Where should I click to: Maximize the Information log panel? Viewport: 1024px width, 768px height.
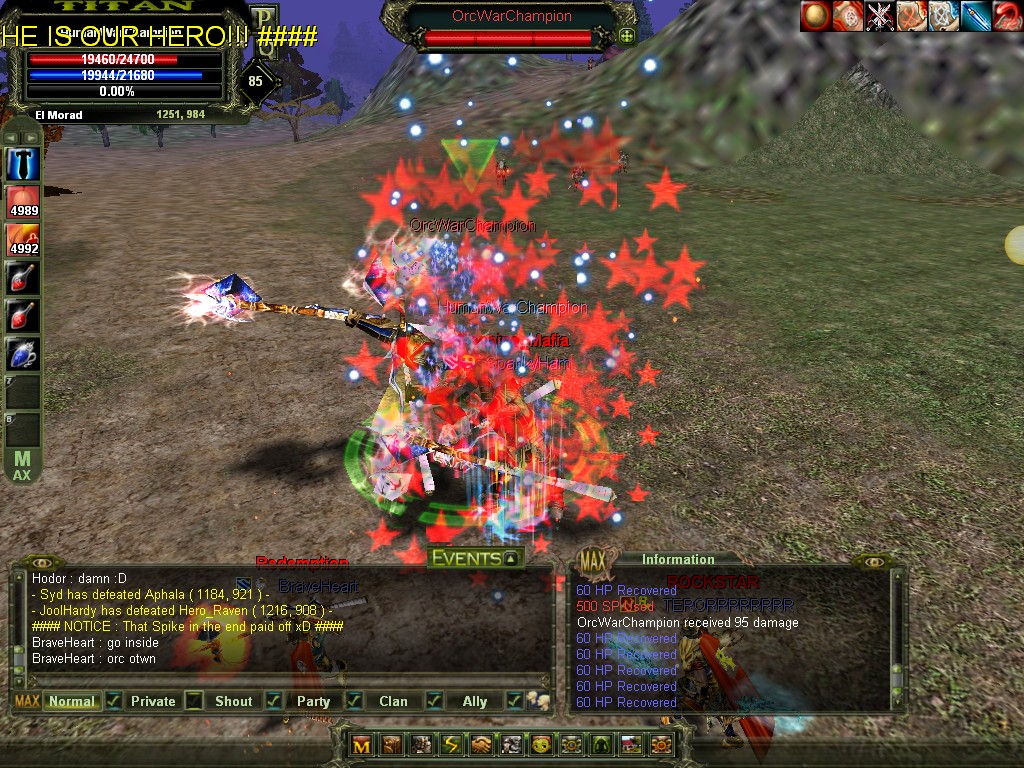[x=593, y=559]
